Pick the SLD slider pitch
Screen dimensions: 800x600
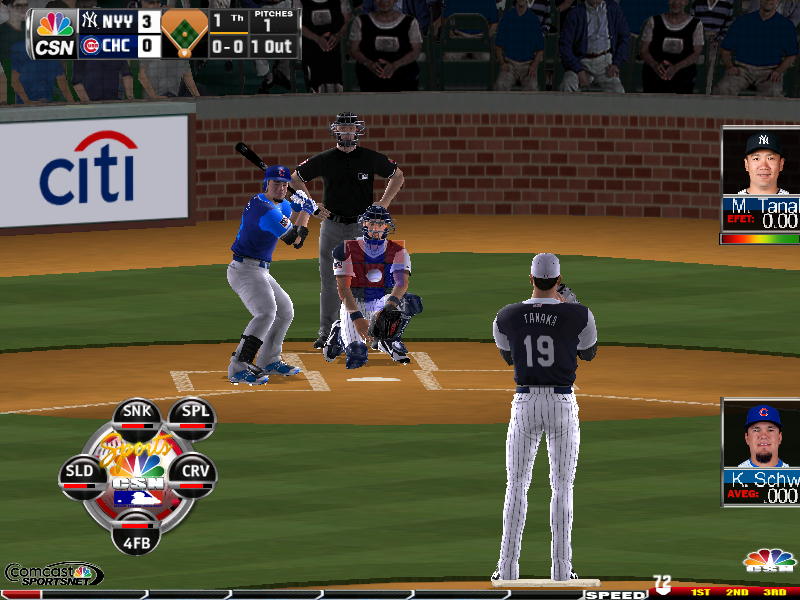click(x=80, y=472)
